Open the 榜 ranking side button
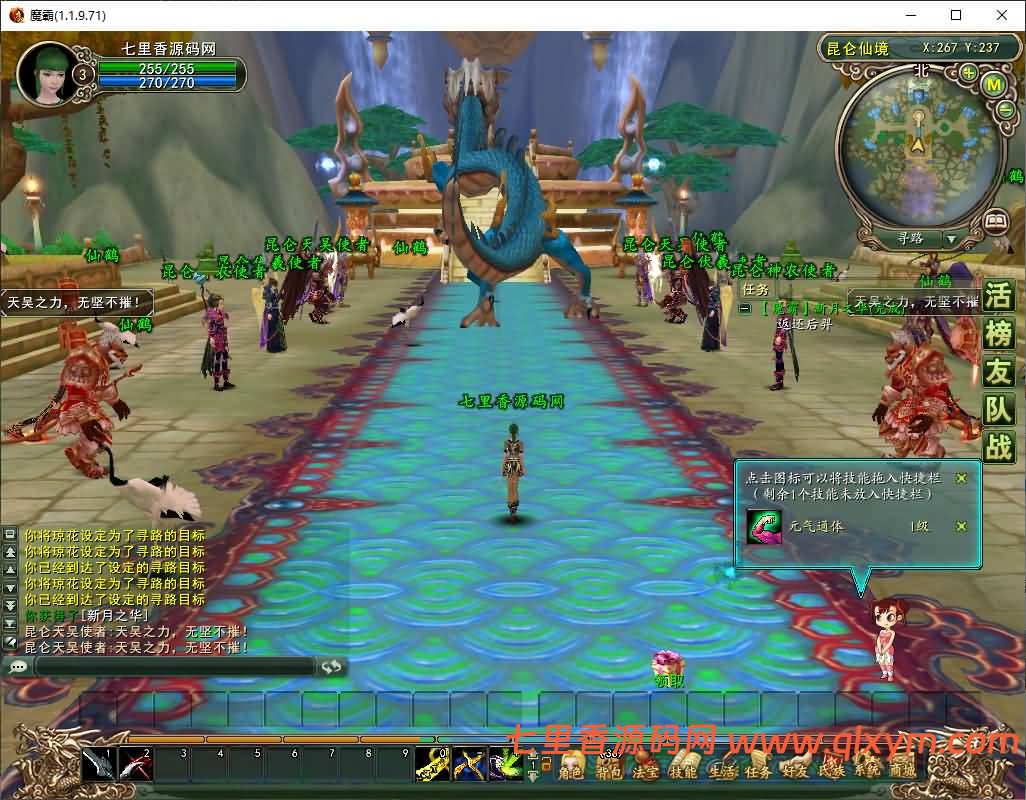This screenshot has width=1026, height=800. (998, 334)
